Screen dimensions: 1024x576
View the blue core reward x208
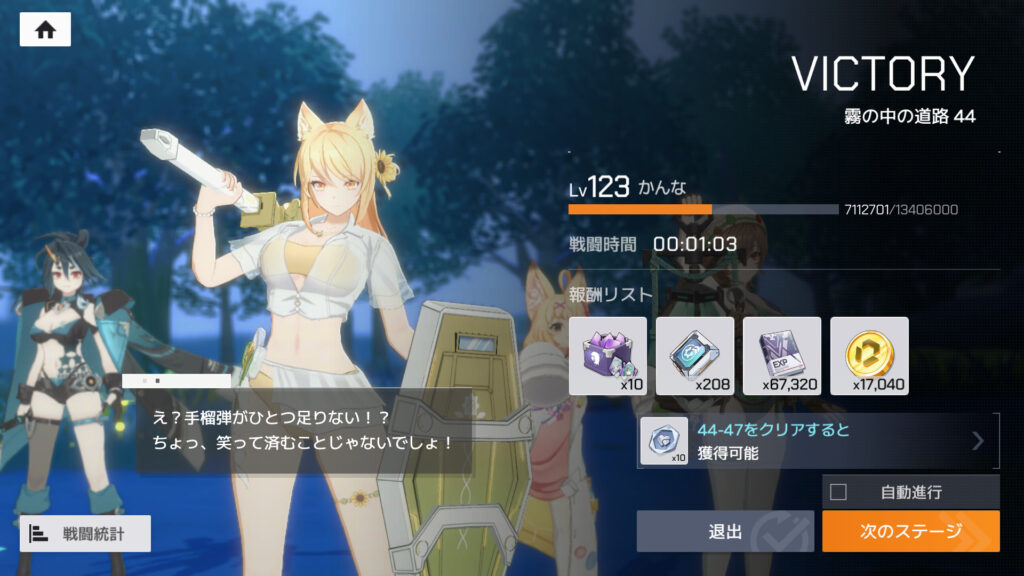695,355
